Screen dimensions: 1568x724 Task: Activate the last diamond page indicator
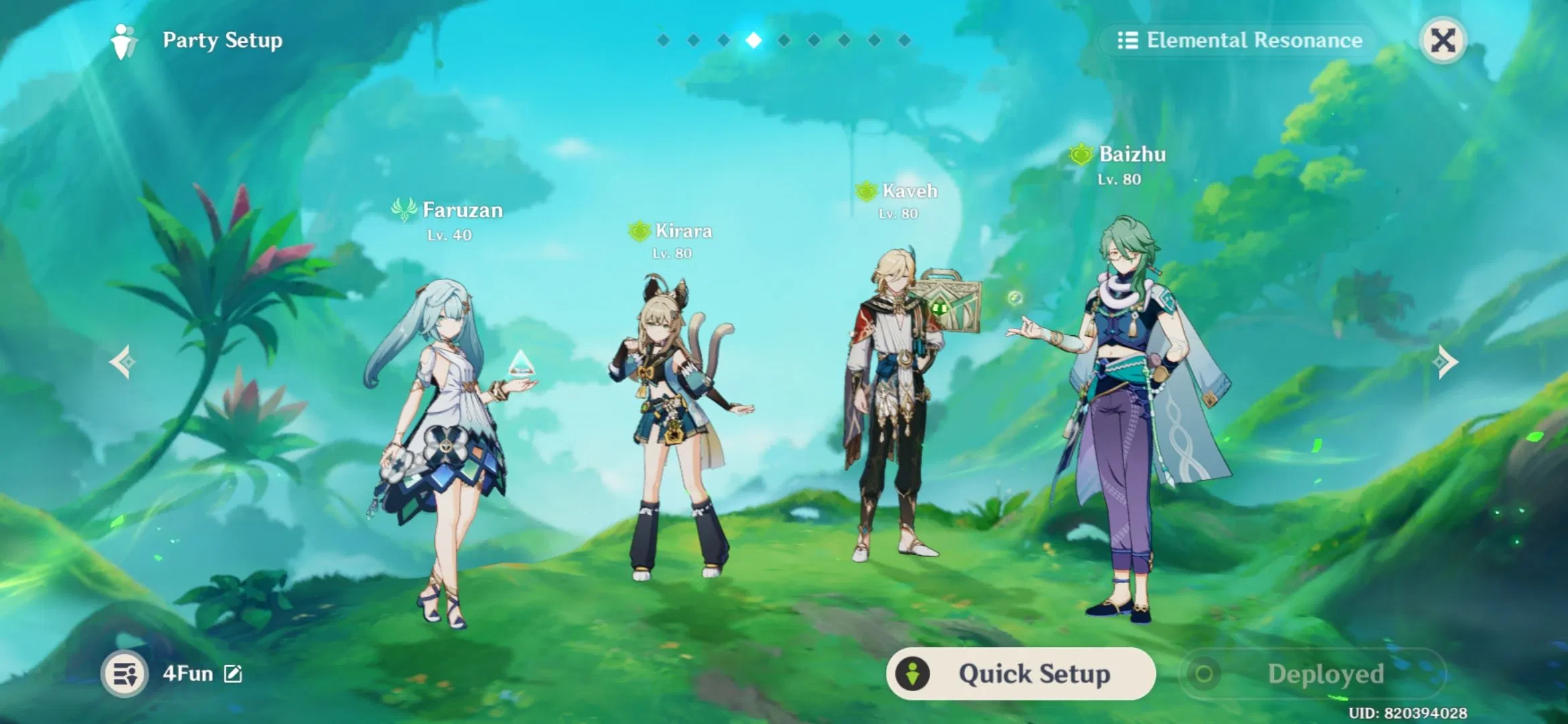[x=905, y=40]
